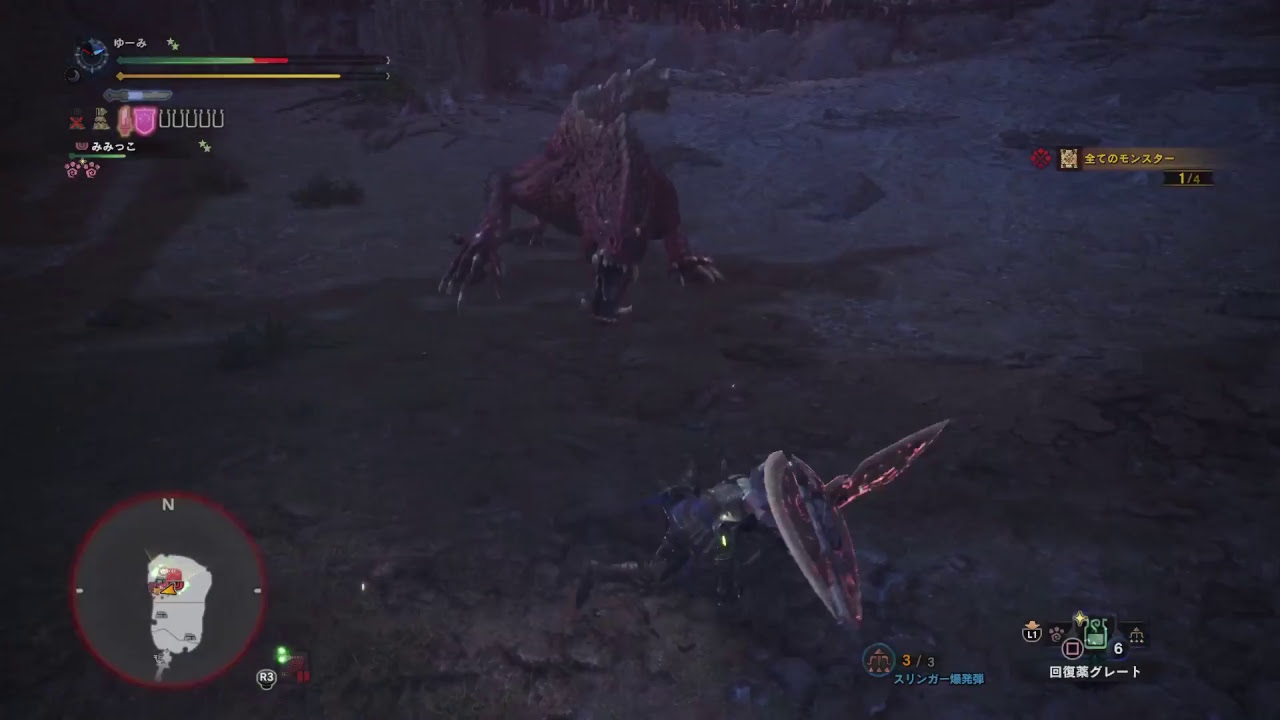Click the weapon sharpness gauge sword icon
The width and height of the screenshot is (1280, 720).
[137, 94]
